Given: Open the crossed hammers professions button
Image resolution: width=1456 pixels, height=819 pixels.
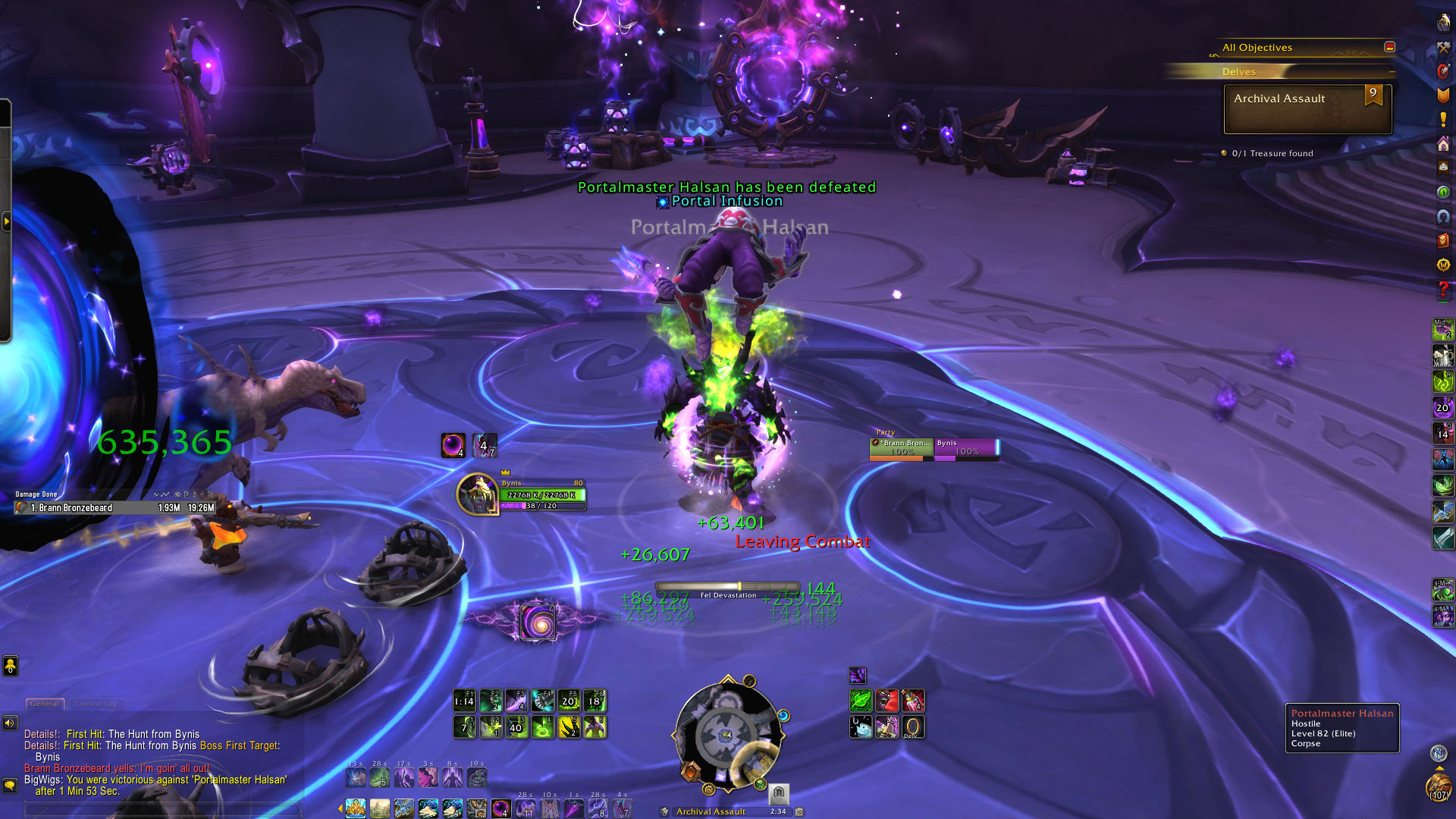Looking at the screenshot, I should (x=1442, y=47).
